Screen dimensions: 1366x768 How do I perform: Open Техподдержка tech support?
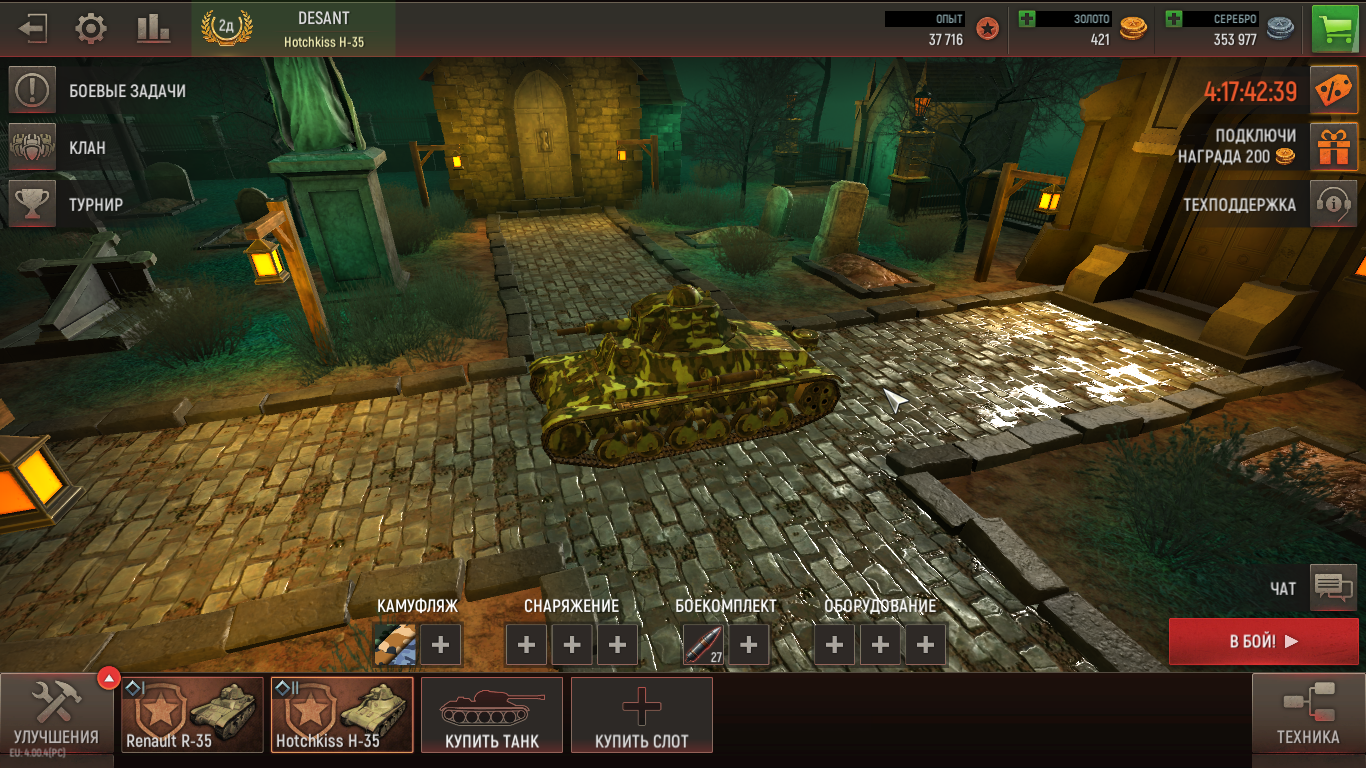point(1334,205)
